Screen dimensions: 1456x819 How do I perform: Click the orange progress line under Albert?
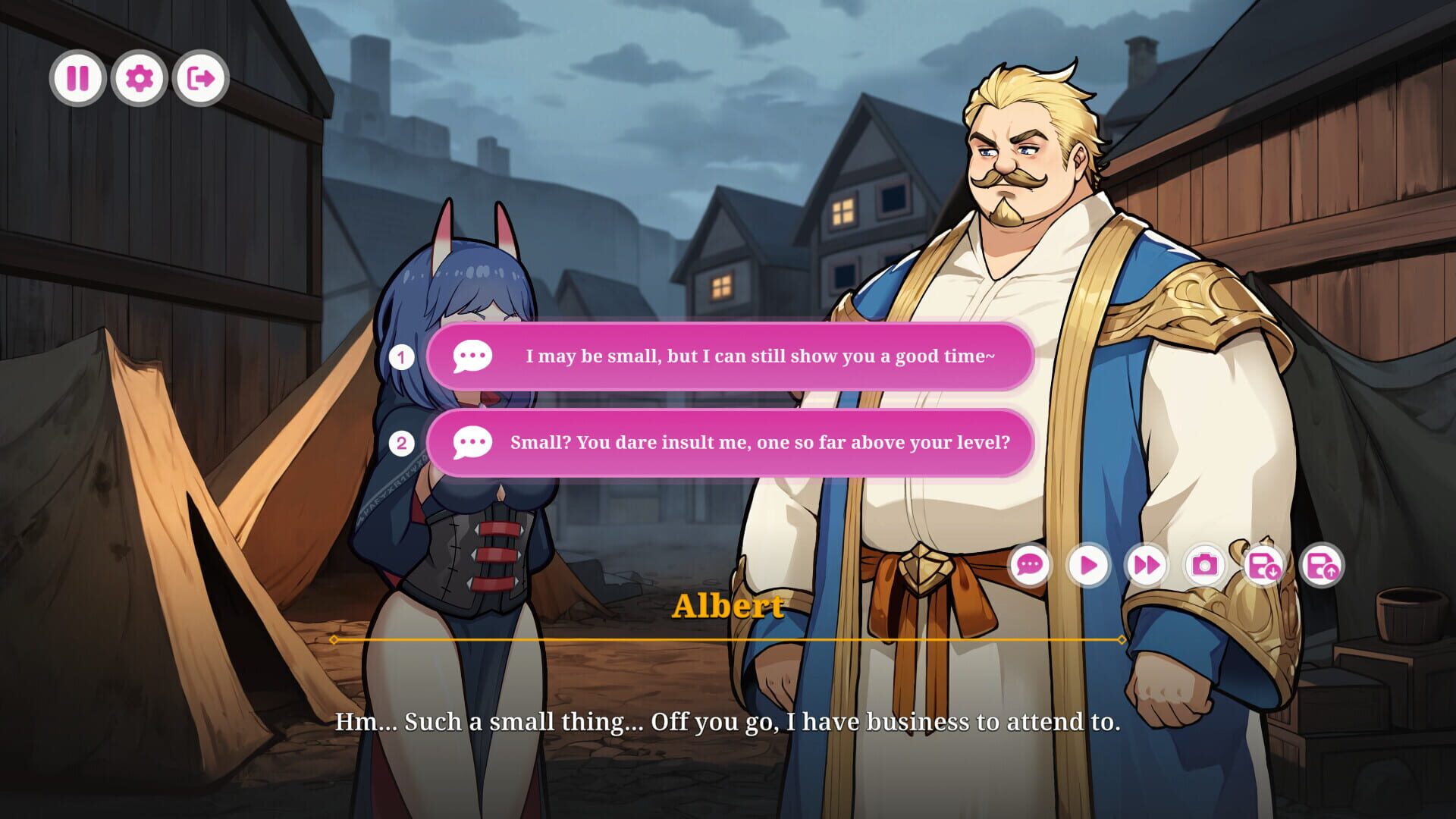tap(728, 639)
